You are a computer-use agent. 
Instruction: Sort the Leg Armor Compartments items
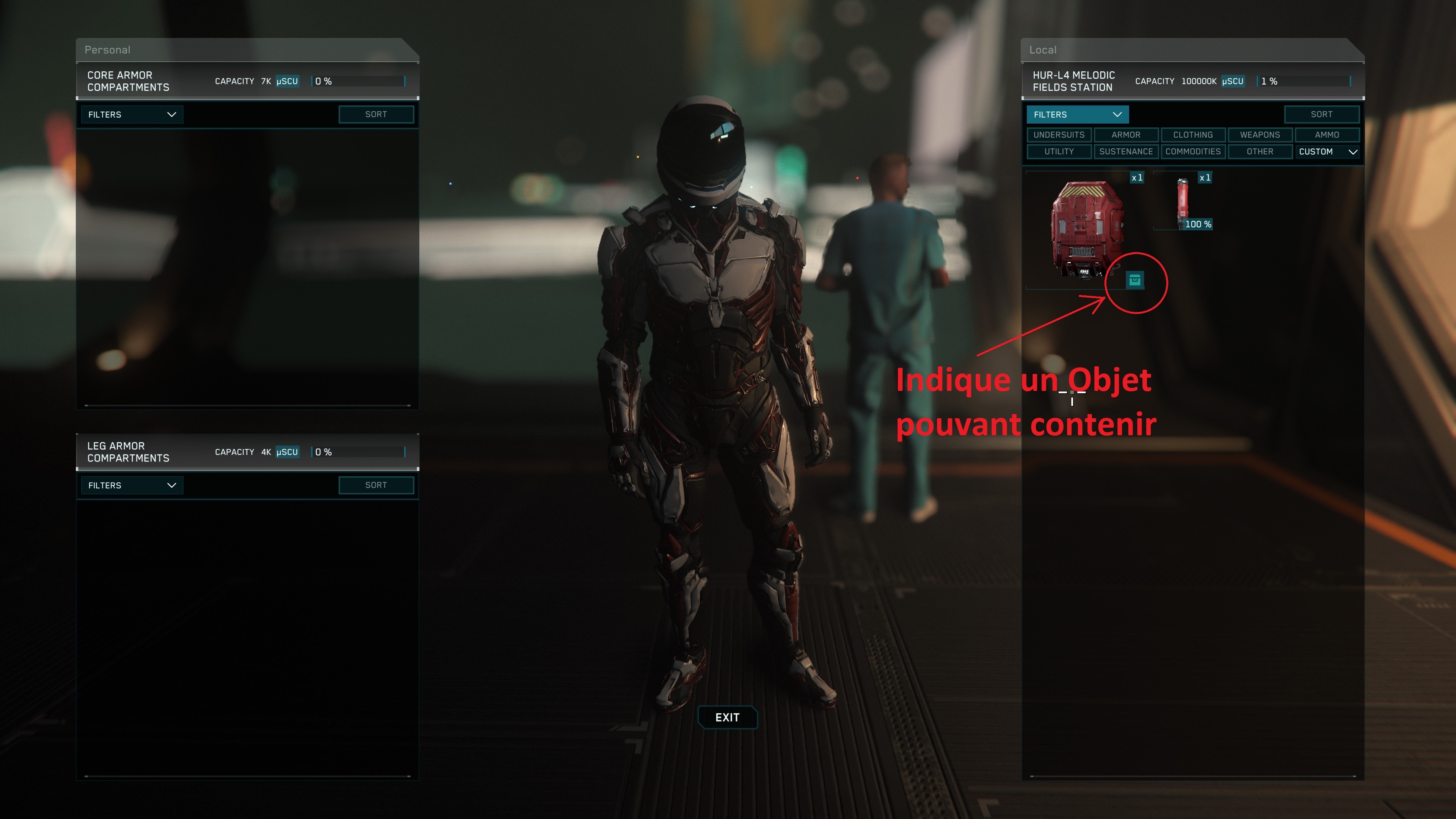pyautogui.click(x=376, y=485)
